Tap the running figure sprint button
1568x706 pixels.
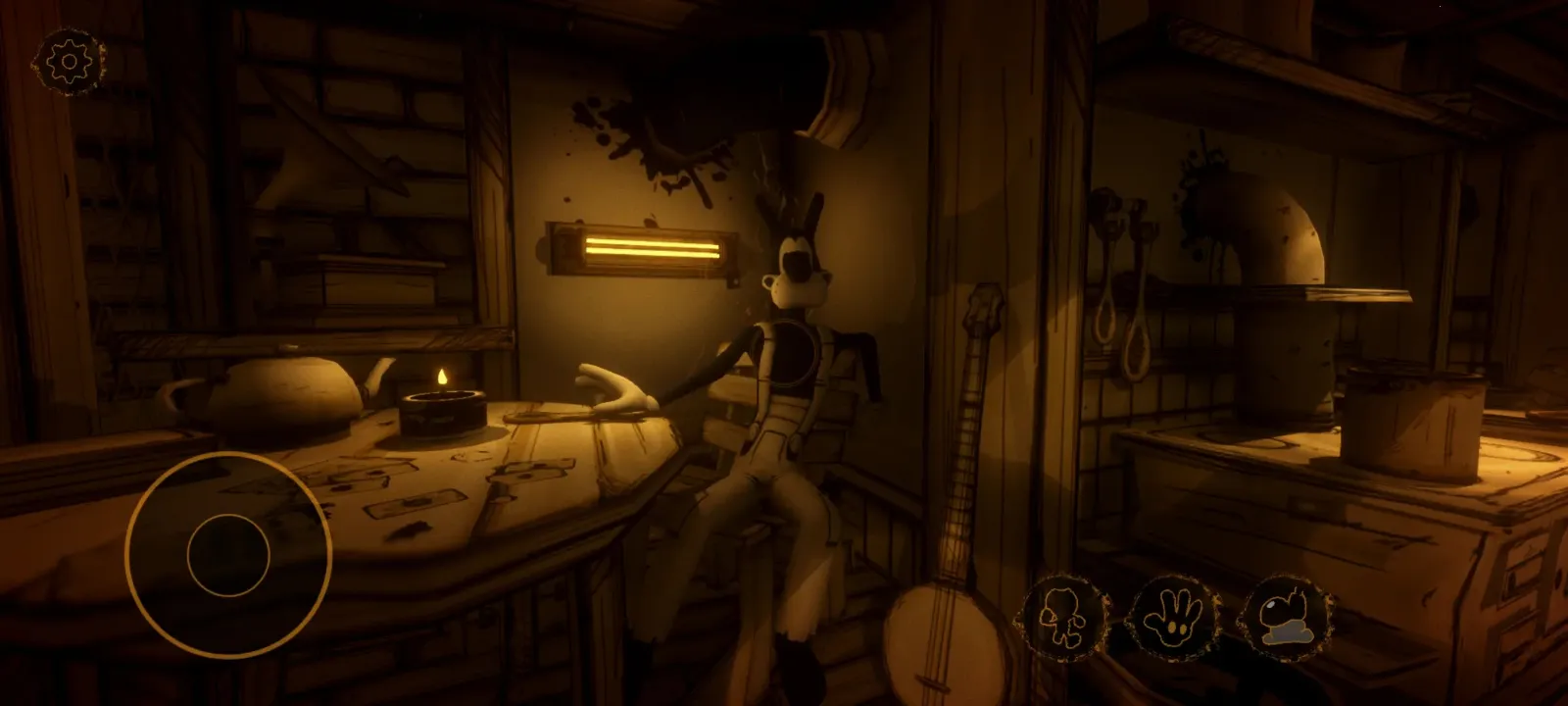tap(1062, 617)
